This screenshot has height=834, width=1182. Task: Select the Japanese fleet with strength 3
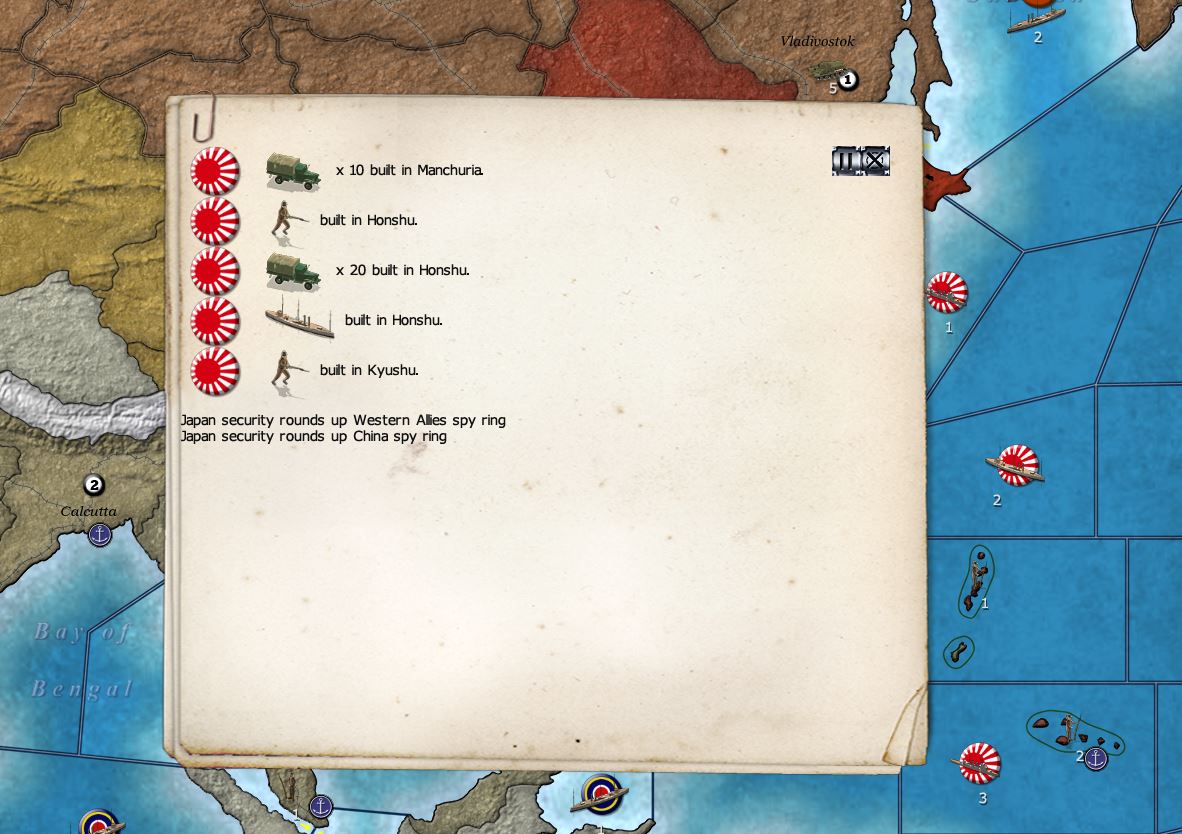point(980,763)
